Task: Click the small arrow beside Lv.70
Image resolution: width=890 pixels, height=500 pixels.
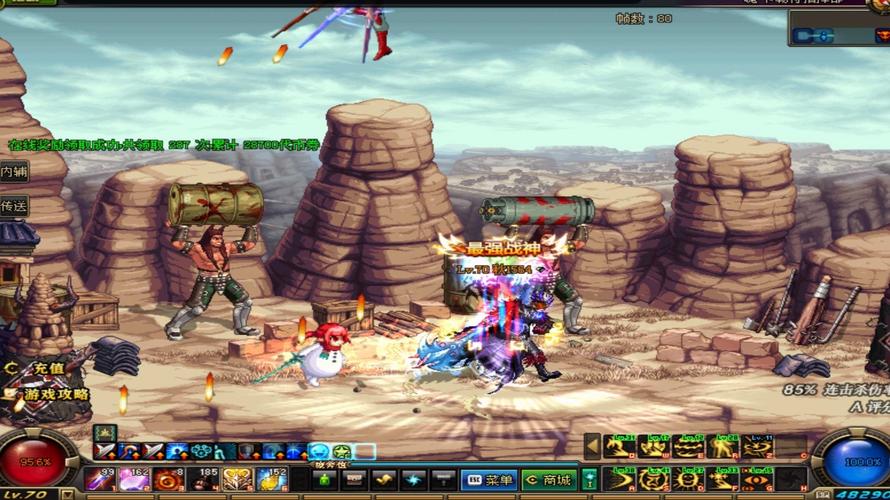Action: [x=65, y=494]
